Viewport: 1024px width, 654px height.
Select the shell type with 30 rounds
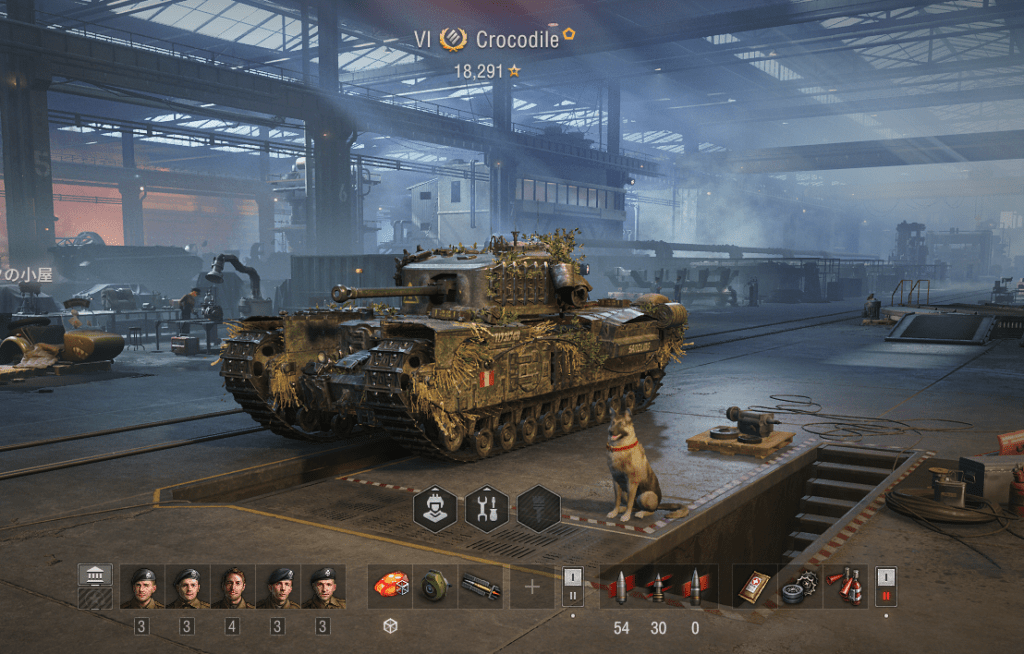click(658, 587)
